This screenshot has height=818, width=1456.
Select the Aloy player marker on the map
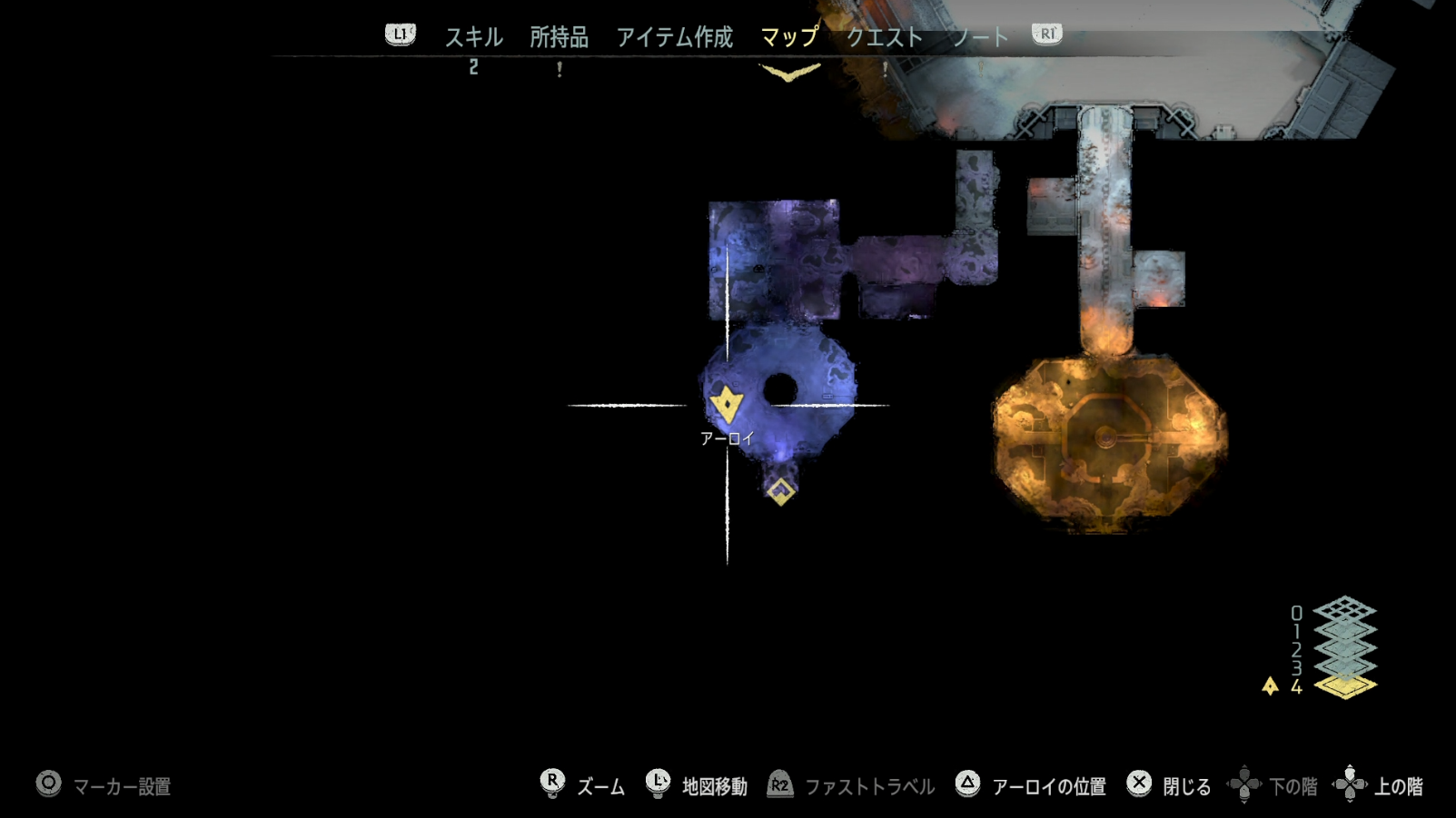725,402
